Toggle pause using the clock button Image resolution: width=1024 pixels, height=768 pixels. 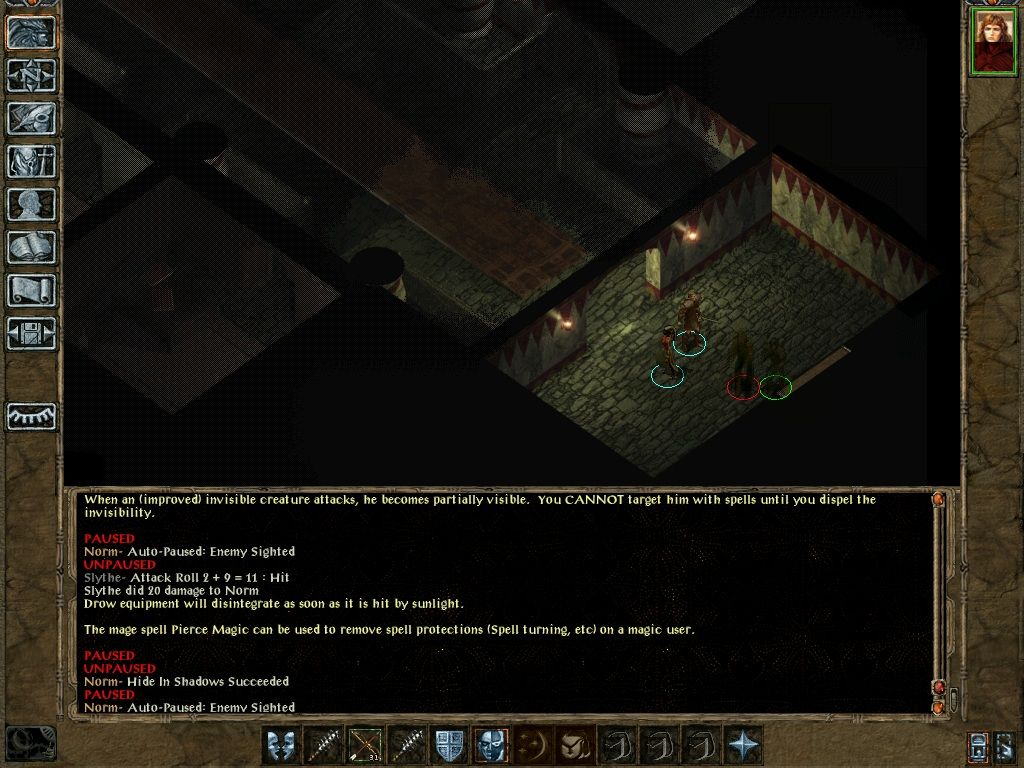[31, 743]
